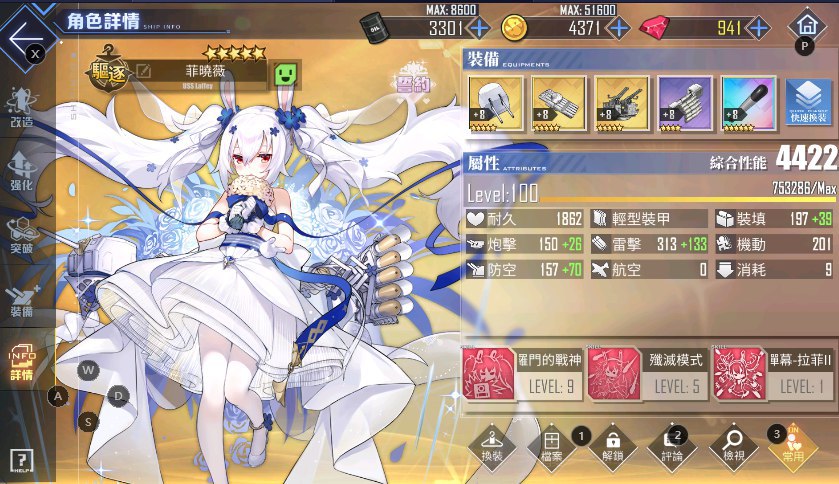This screenshot has width=839, height=484.
Task: Open the 評論 comments button
Action: tap(672, 446)
